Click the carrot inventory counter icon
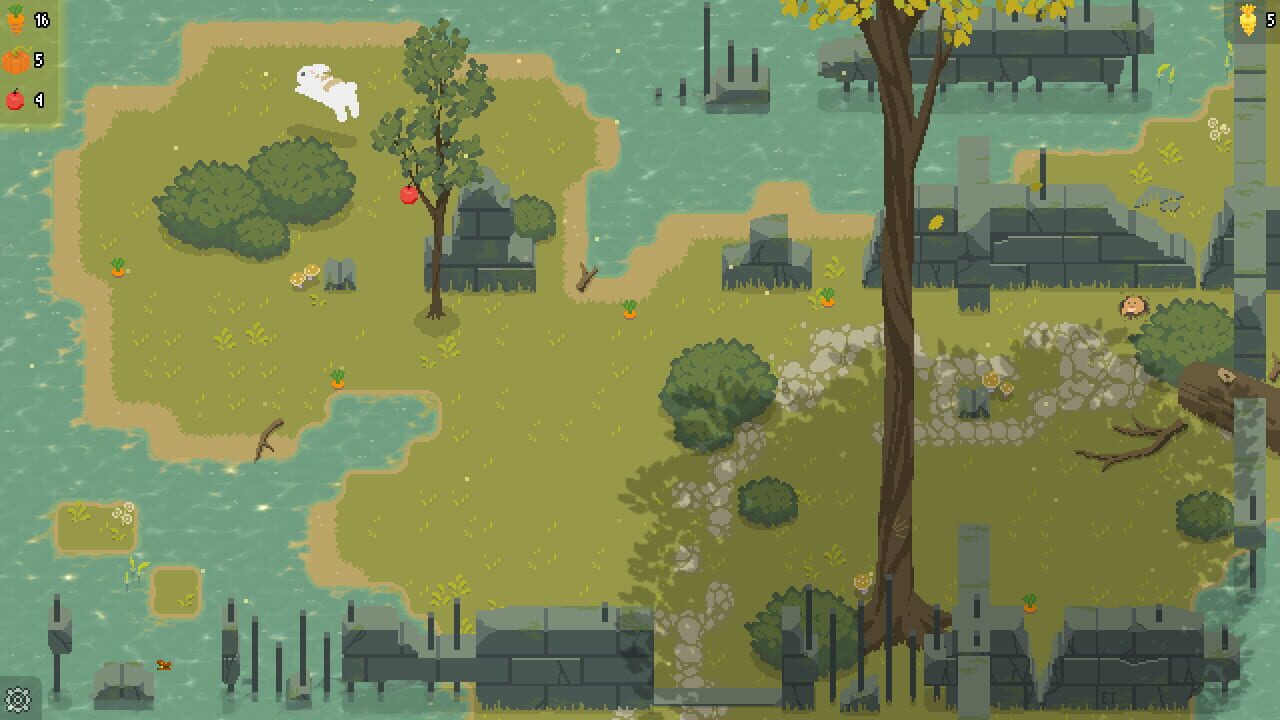Image resolution: width=1280 pixels, height=720 pixels. tap(14, 17)
